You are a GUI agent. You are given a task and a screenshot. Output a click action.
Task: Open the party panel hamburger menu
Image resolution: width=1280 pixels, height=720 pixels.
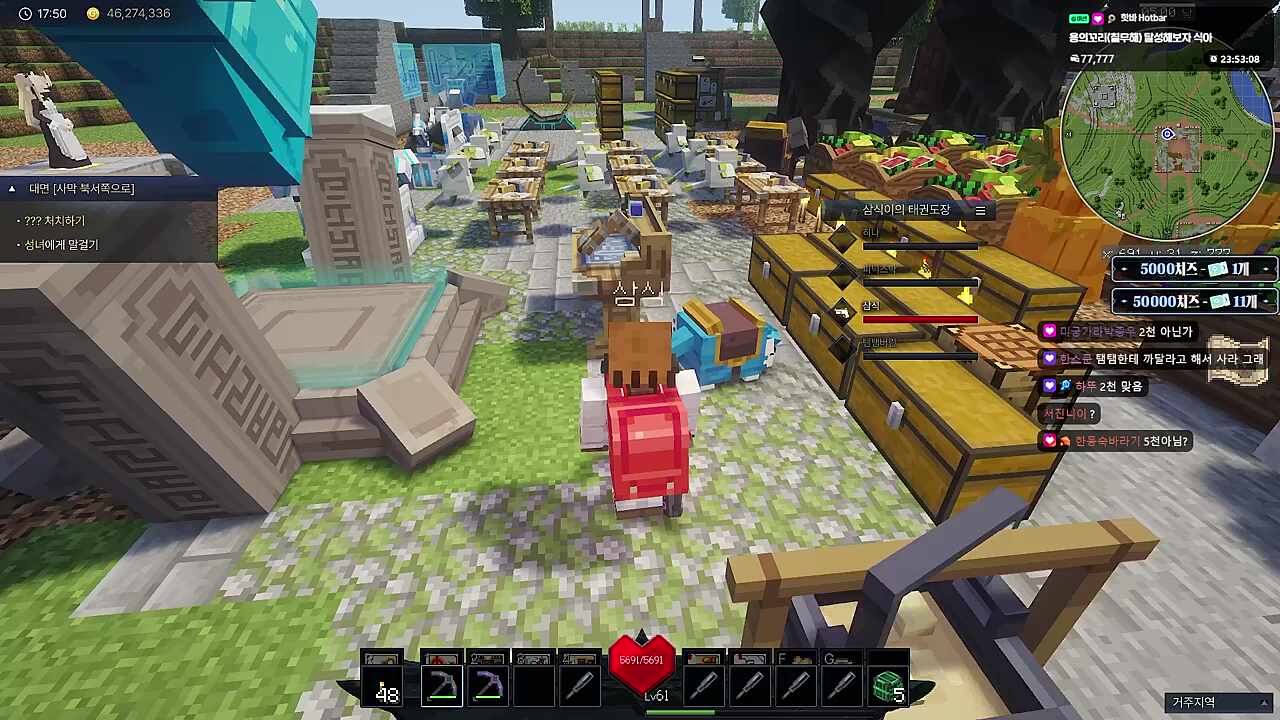pyautogui.click(x=980, y=210)
